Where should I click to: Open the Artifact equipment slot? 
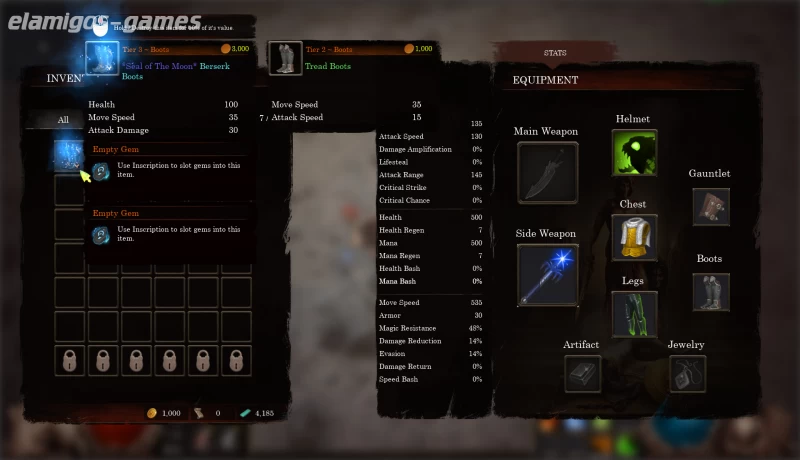(582, 374)
